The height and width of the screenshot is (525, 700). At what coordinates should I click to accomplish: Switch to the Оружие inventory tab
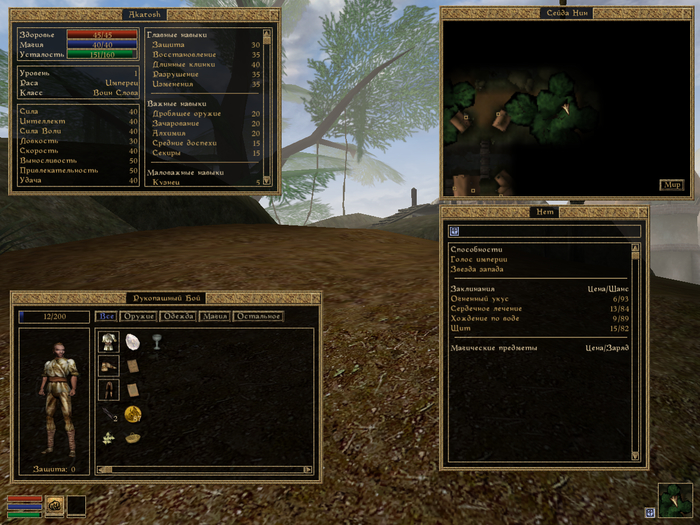[139, 317]
